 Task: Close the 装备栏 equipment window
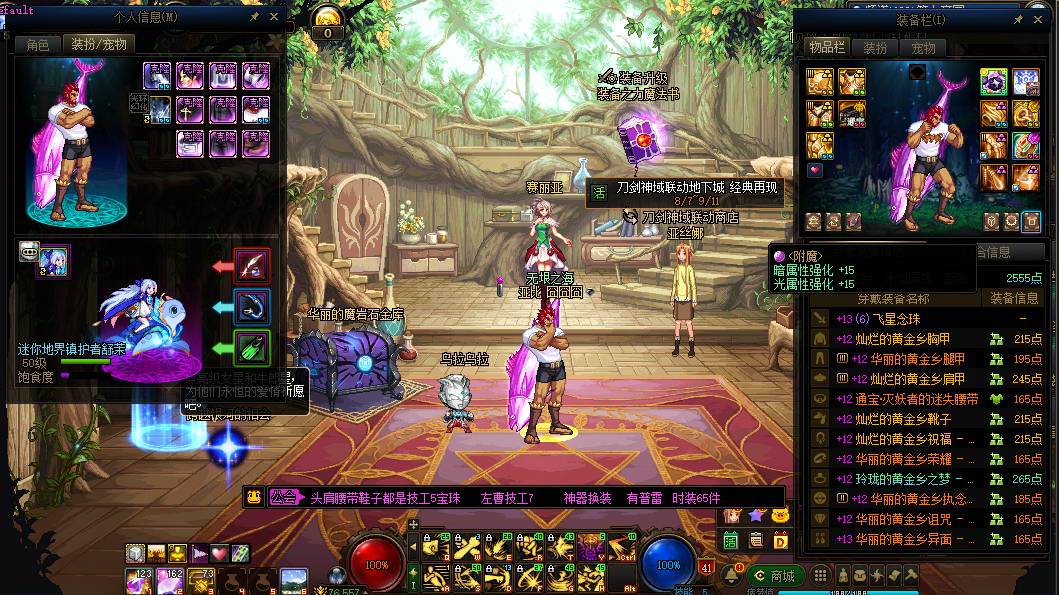pyautogui.click(x=1038, y=18)
